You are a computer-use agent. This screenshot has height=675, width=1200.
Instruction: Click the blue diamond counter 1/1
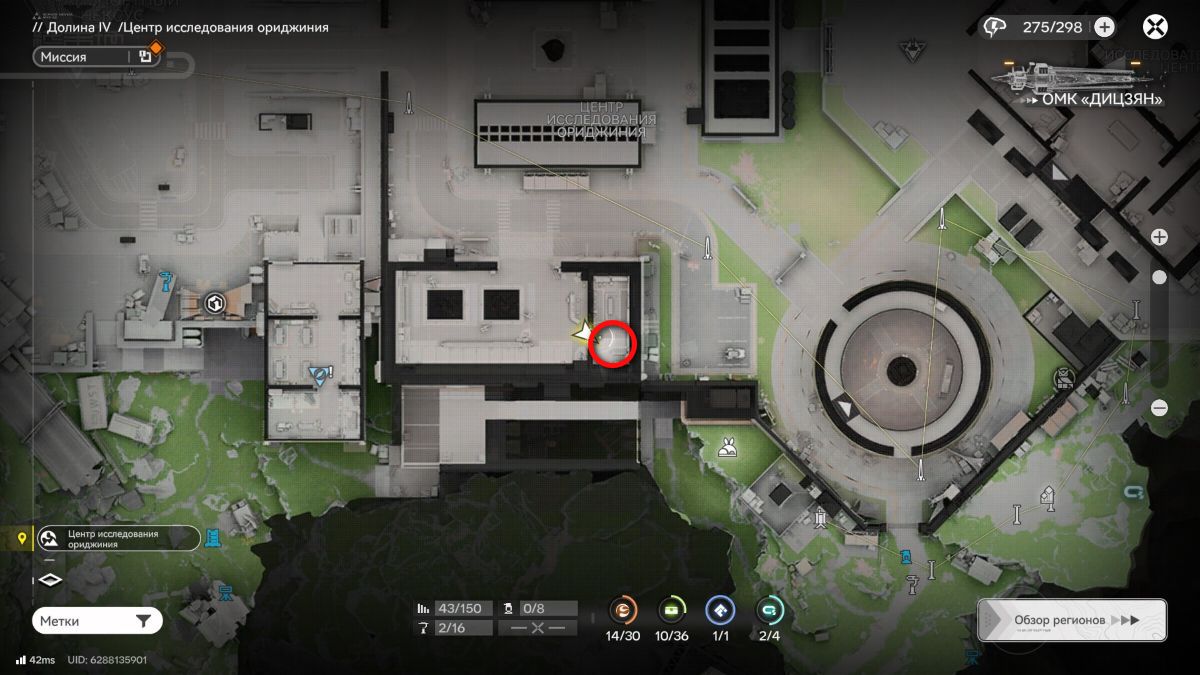click(720, 610)
